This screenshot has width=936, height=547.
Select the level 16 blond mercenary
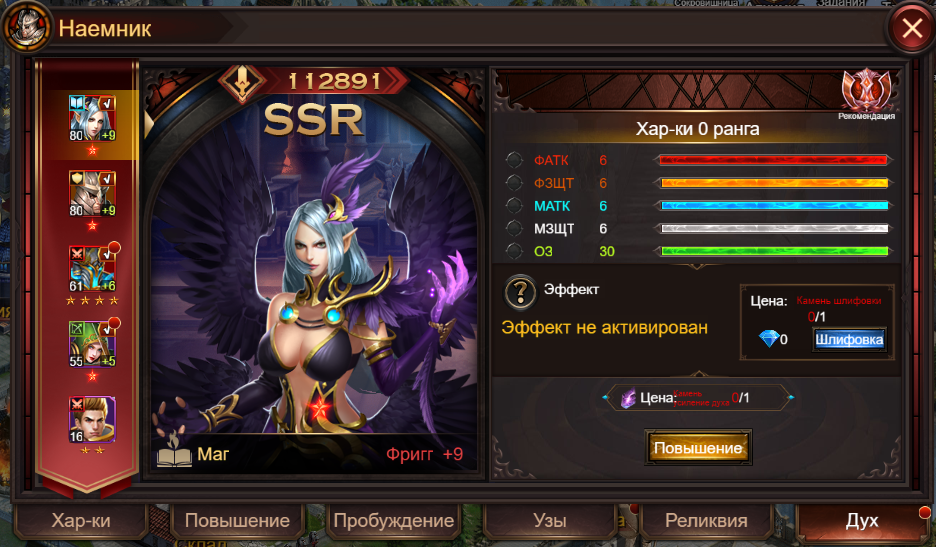91,419
